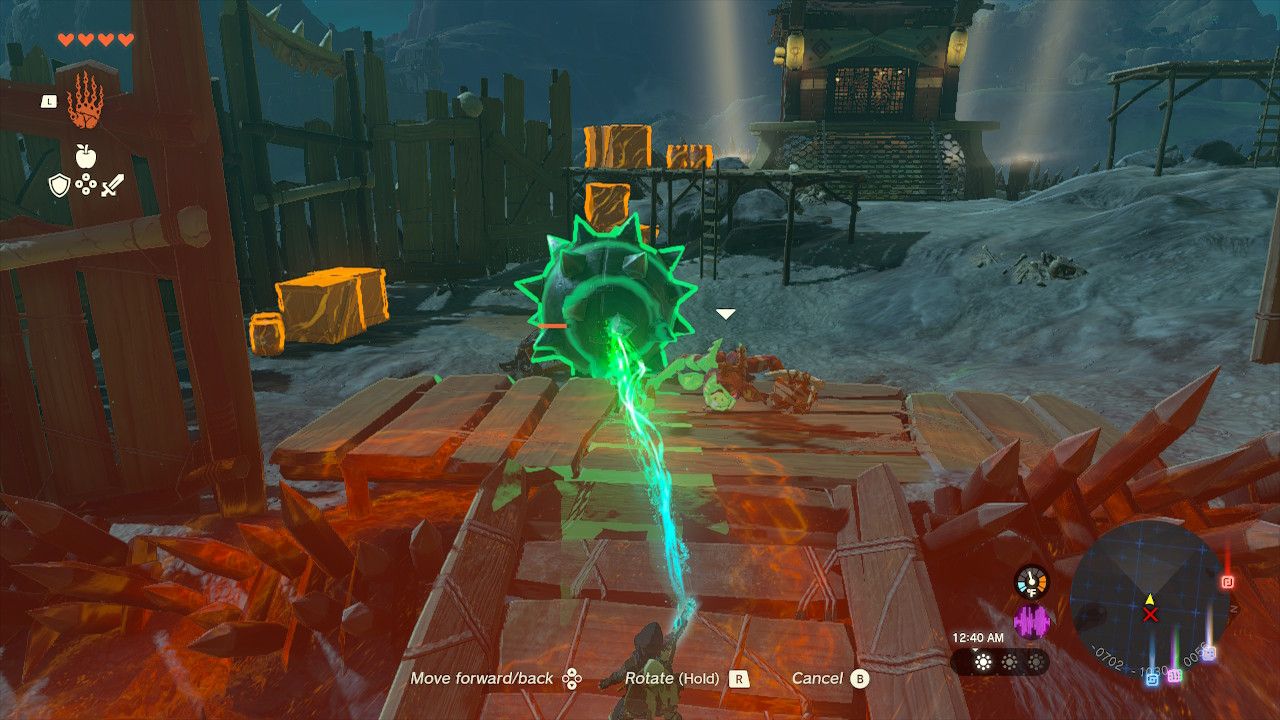The height and width of the screenshot is (720, 1280).
Task: Toggle the blue tower icon on the minimap
Action: pyautogui.click(x=1152, y=680)
